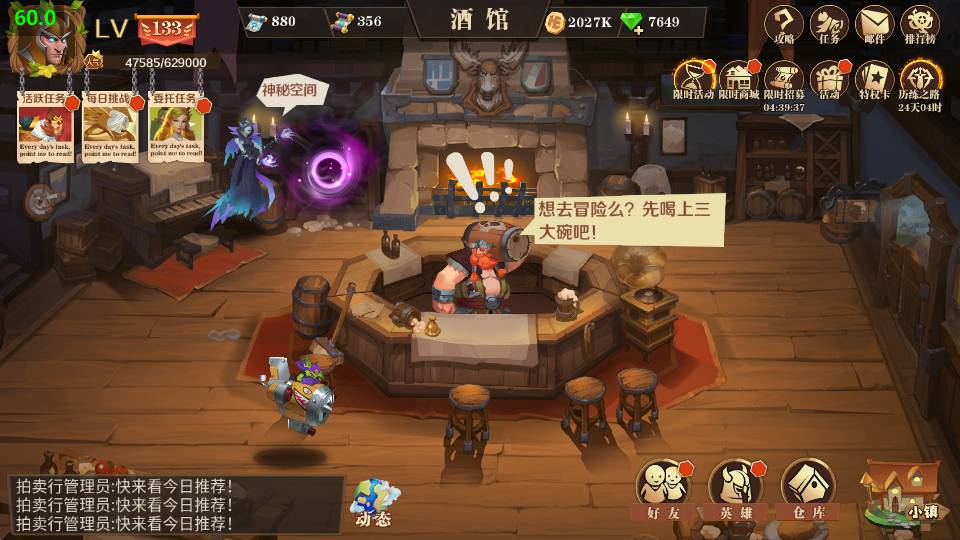960x540 pixels.
Task: Check the 邮件 mailbox
Action: 874,22
